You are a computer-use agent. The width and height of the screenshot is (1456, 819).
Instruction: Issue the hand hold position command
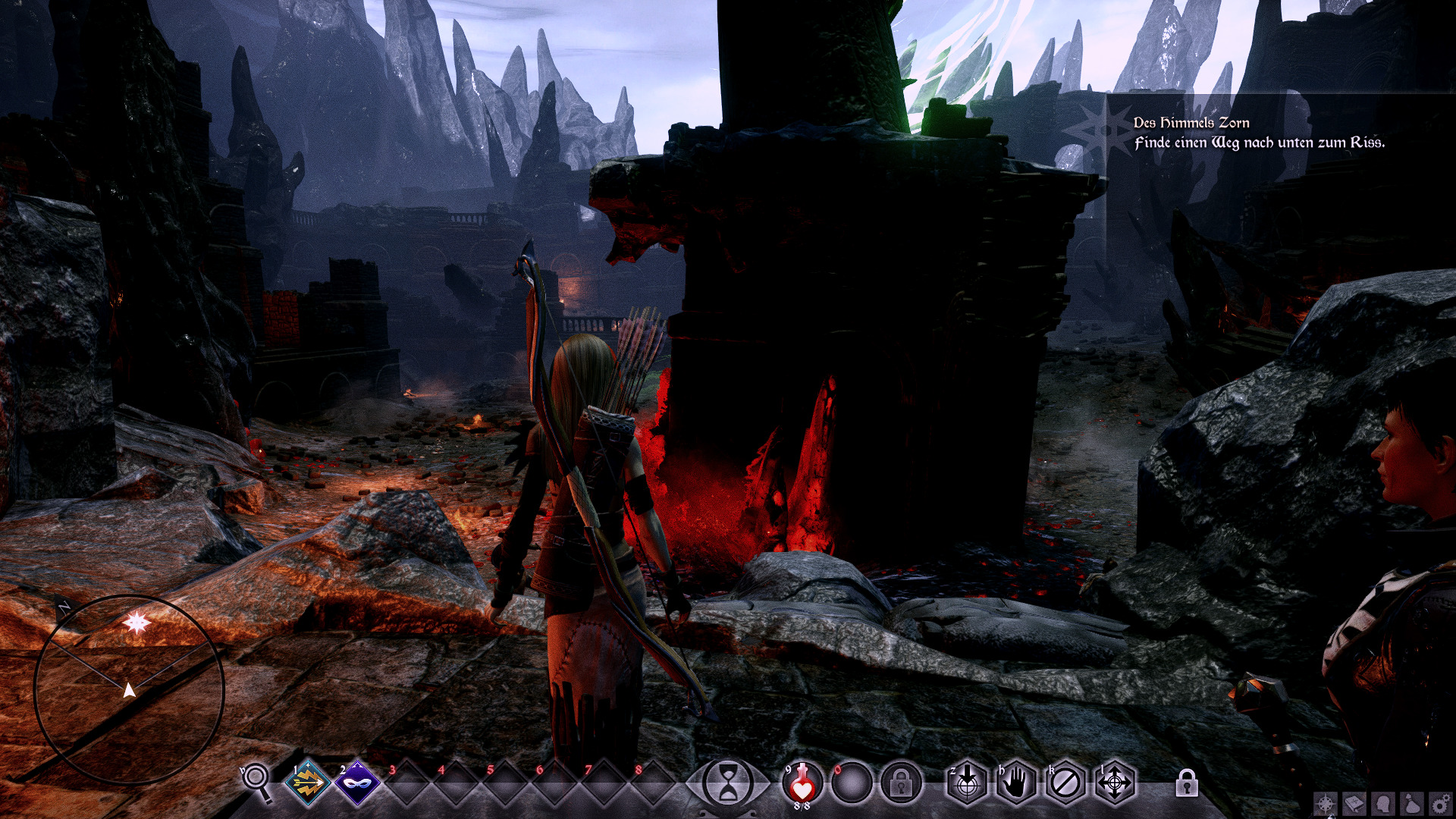tap(1016, 783)
